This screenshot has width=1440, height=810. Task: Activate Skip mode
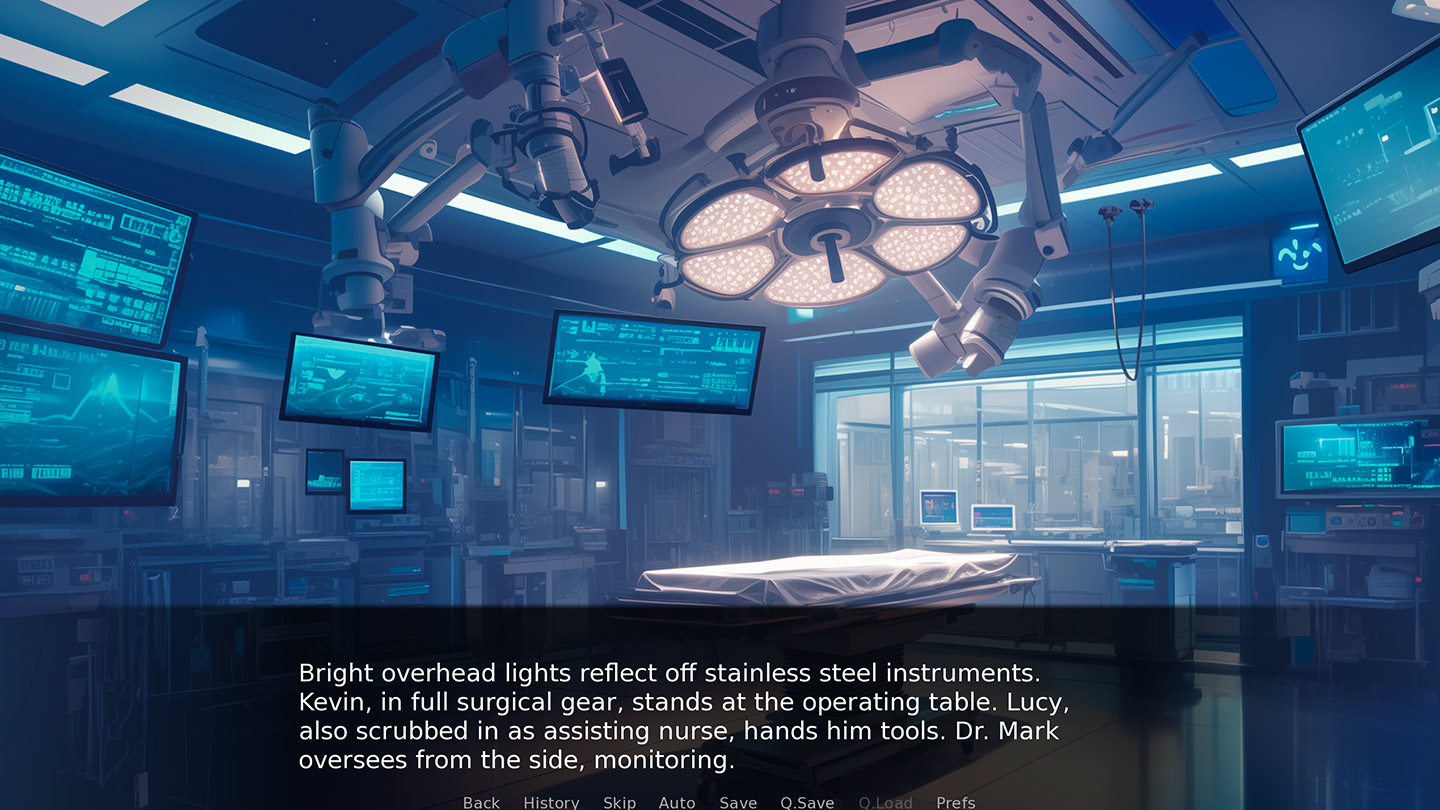click(x=619, y=802)
